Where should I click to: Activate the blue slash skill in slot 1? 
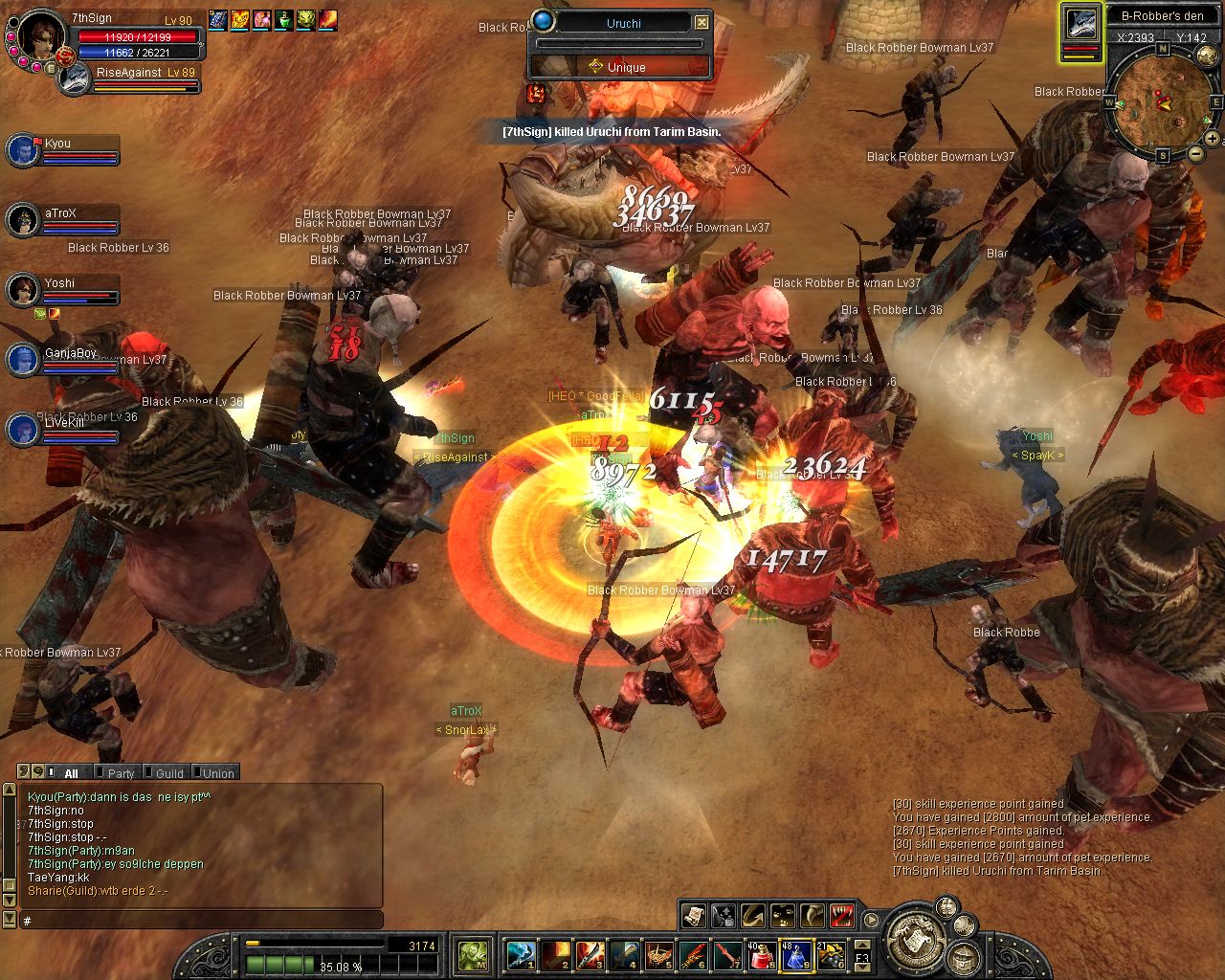(x=520, y=955)
